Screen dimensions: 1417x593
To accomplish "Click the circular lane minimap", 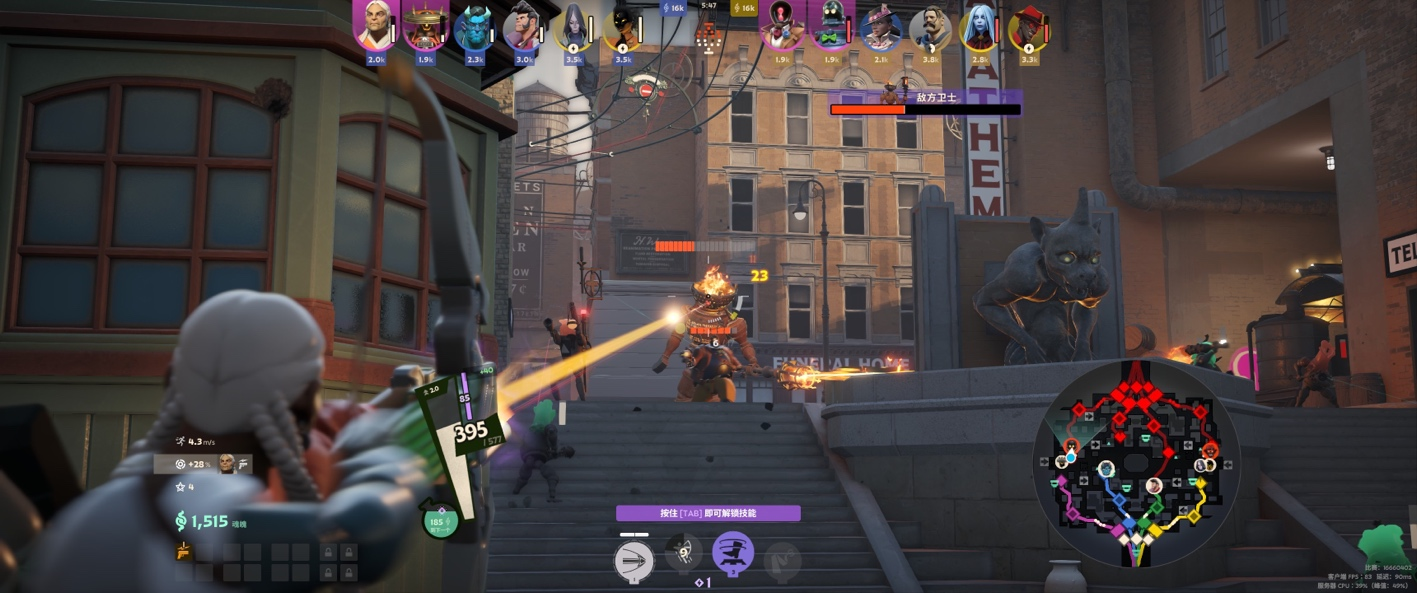I will tap(1136, 462).
